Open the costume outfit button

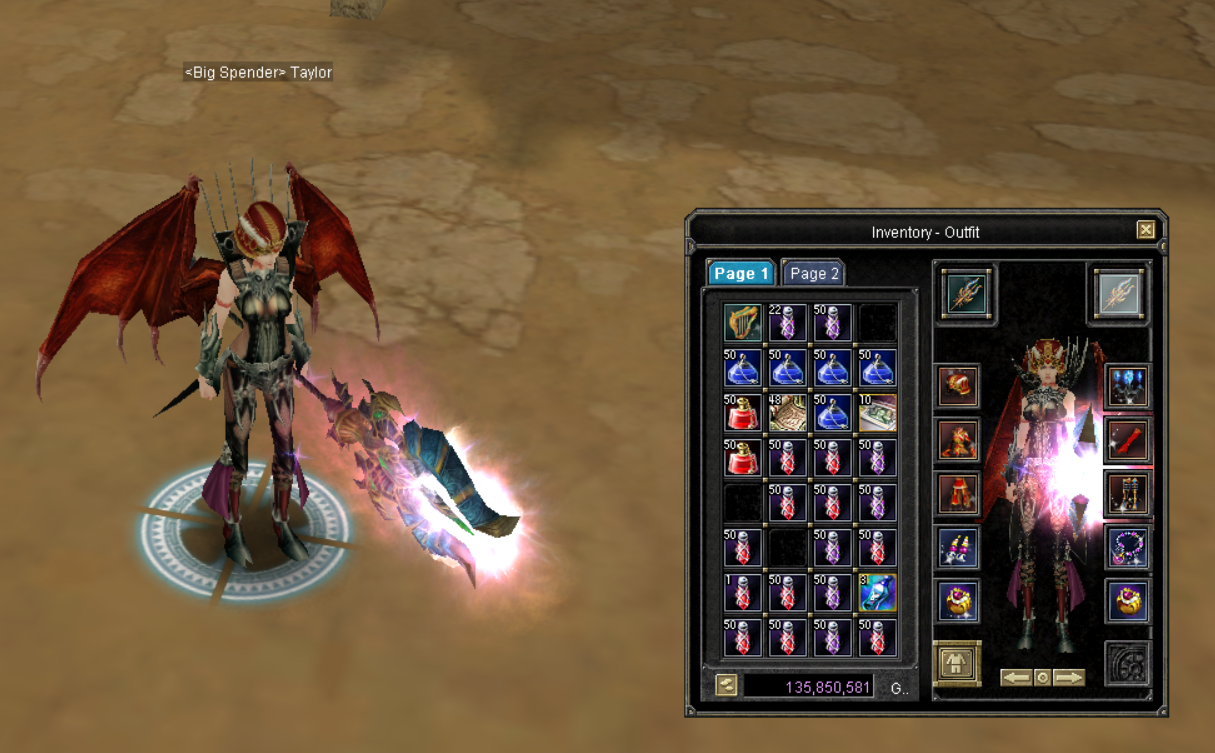click(957, 664)
